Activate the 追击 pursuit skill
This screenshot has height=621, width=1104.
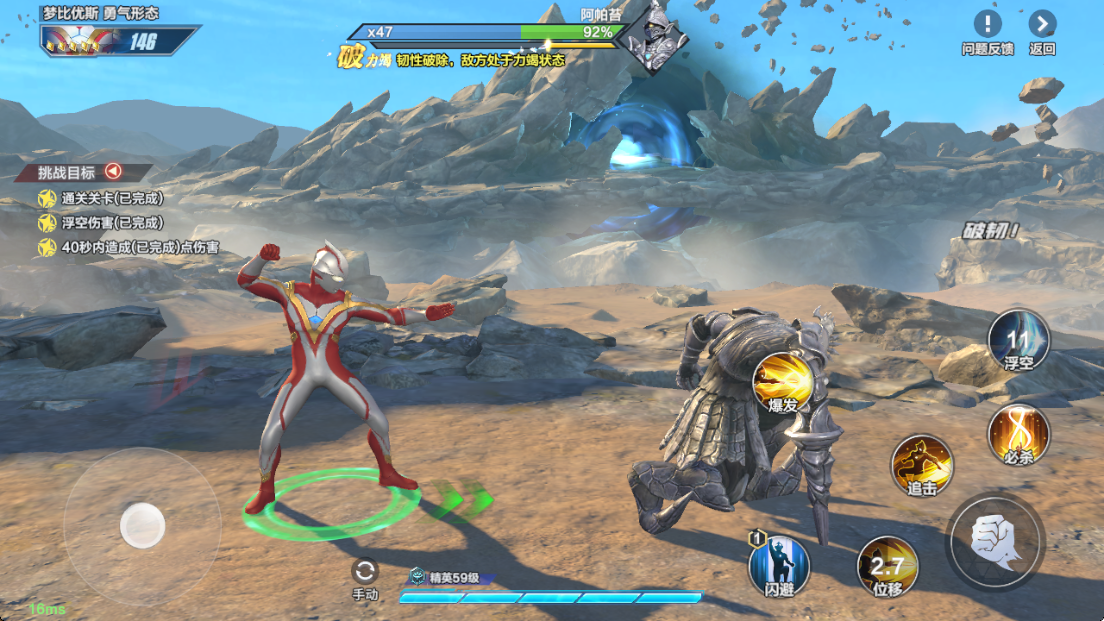(921, 464)
